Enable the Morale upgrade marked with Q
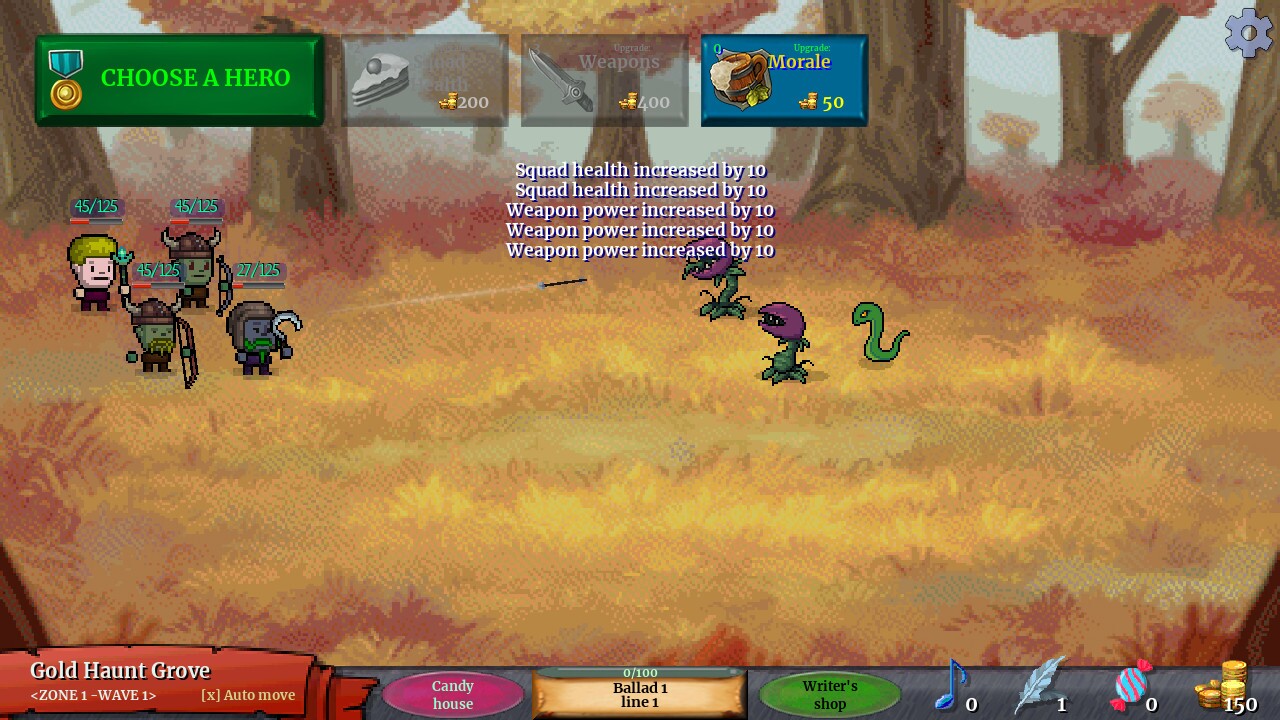1280x720 pixels. point(784,80)
